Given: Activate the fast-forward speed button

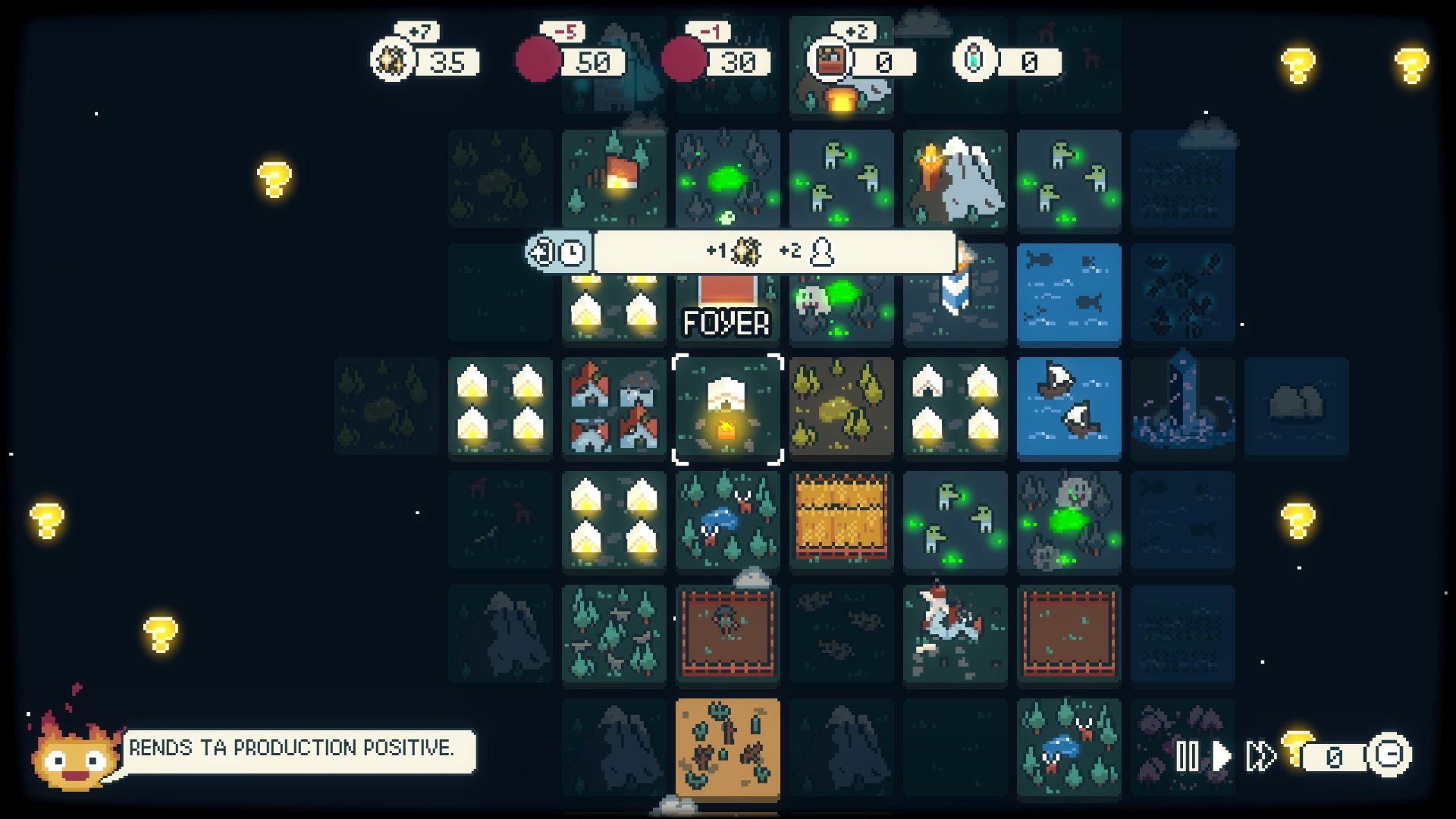Looking at the screenshot, I should pos(1260,756).
